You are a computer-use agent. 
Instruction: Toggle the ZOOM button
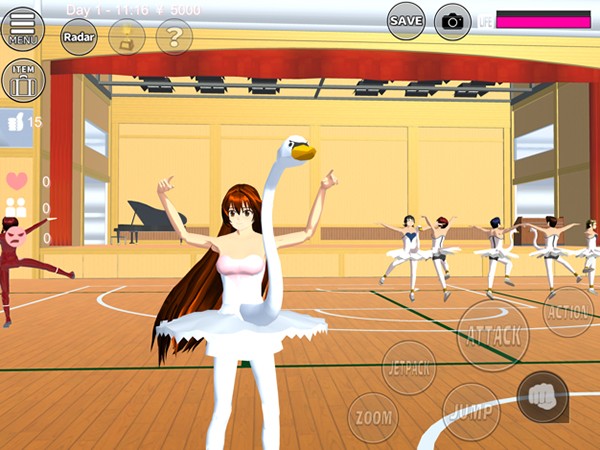pos(373,417)
